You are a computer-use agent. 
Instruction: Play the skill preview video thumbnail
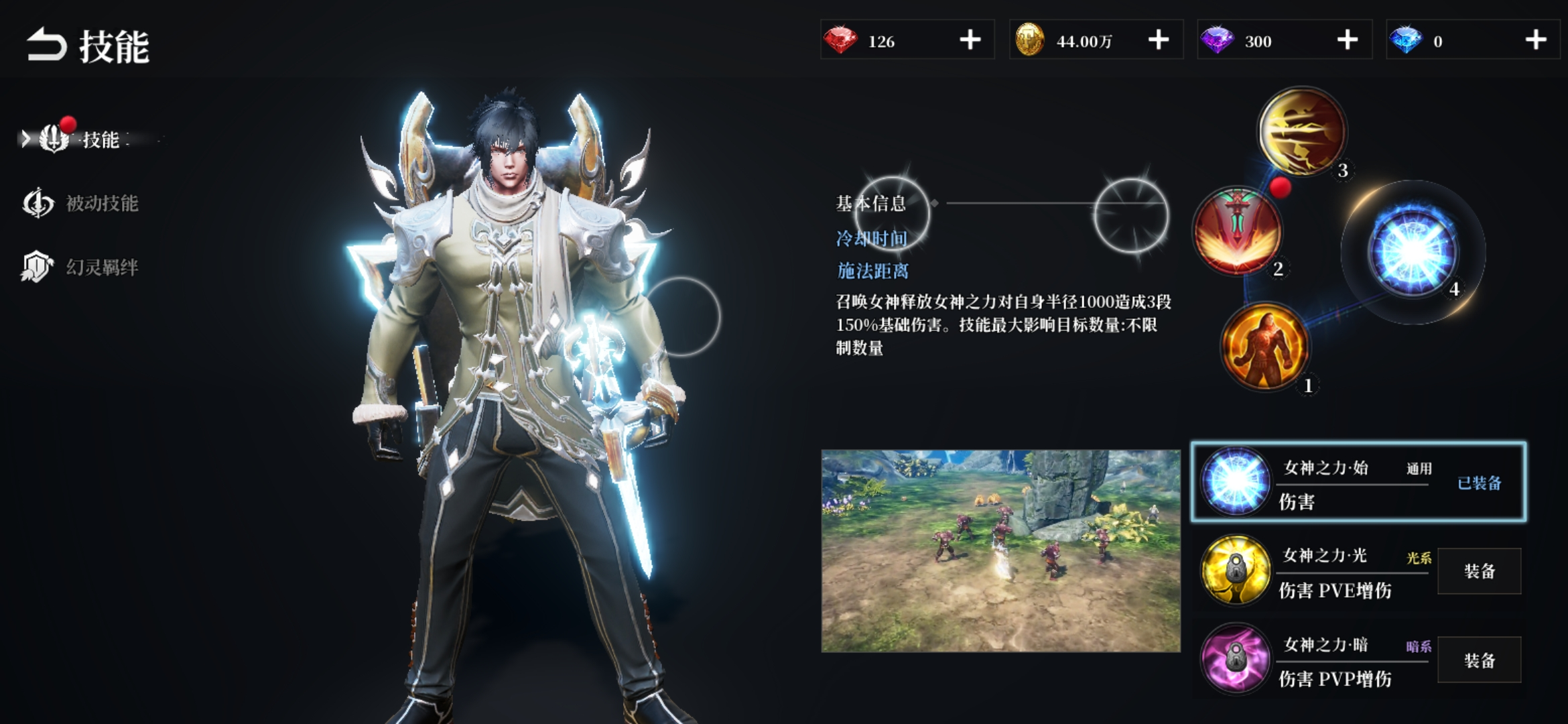(x=1000, y=550)
